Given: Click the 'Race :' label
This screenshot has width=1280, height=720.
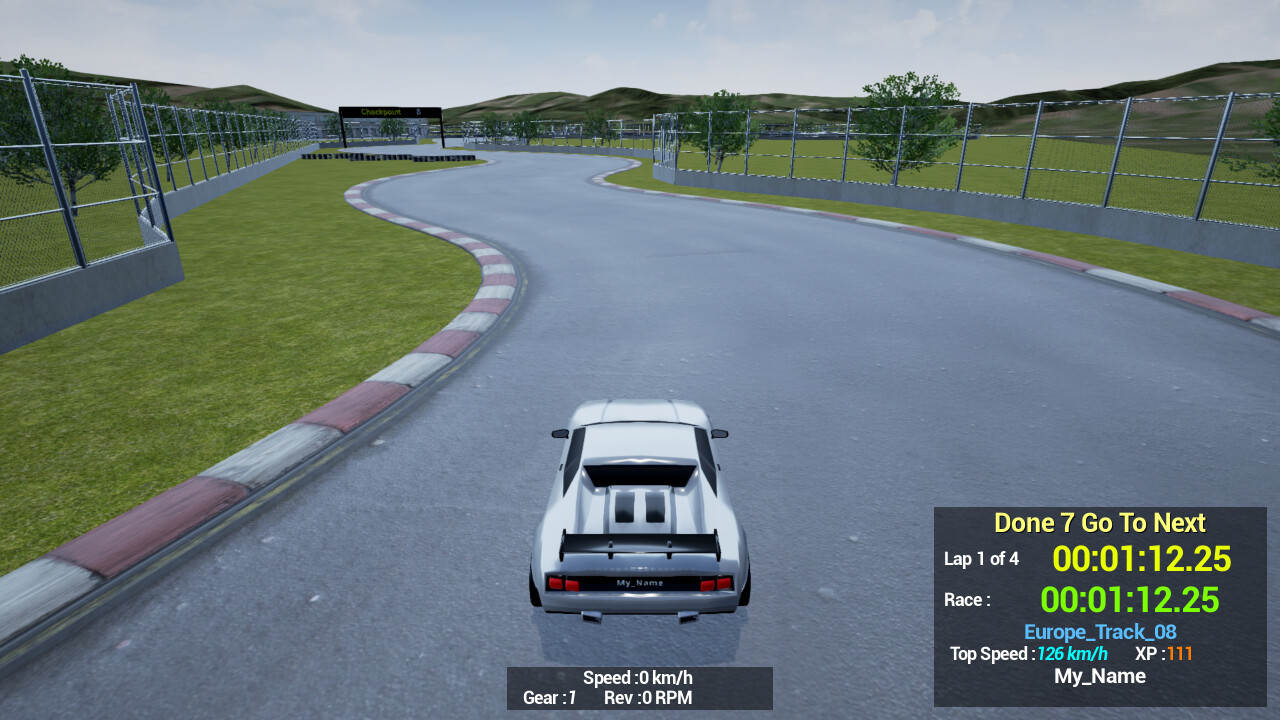Looking at the screenshot, I should (x=966, y=599).
